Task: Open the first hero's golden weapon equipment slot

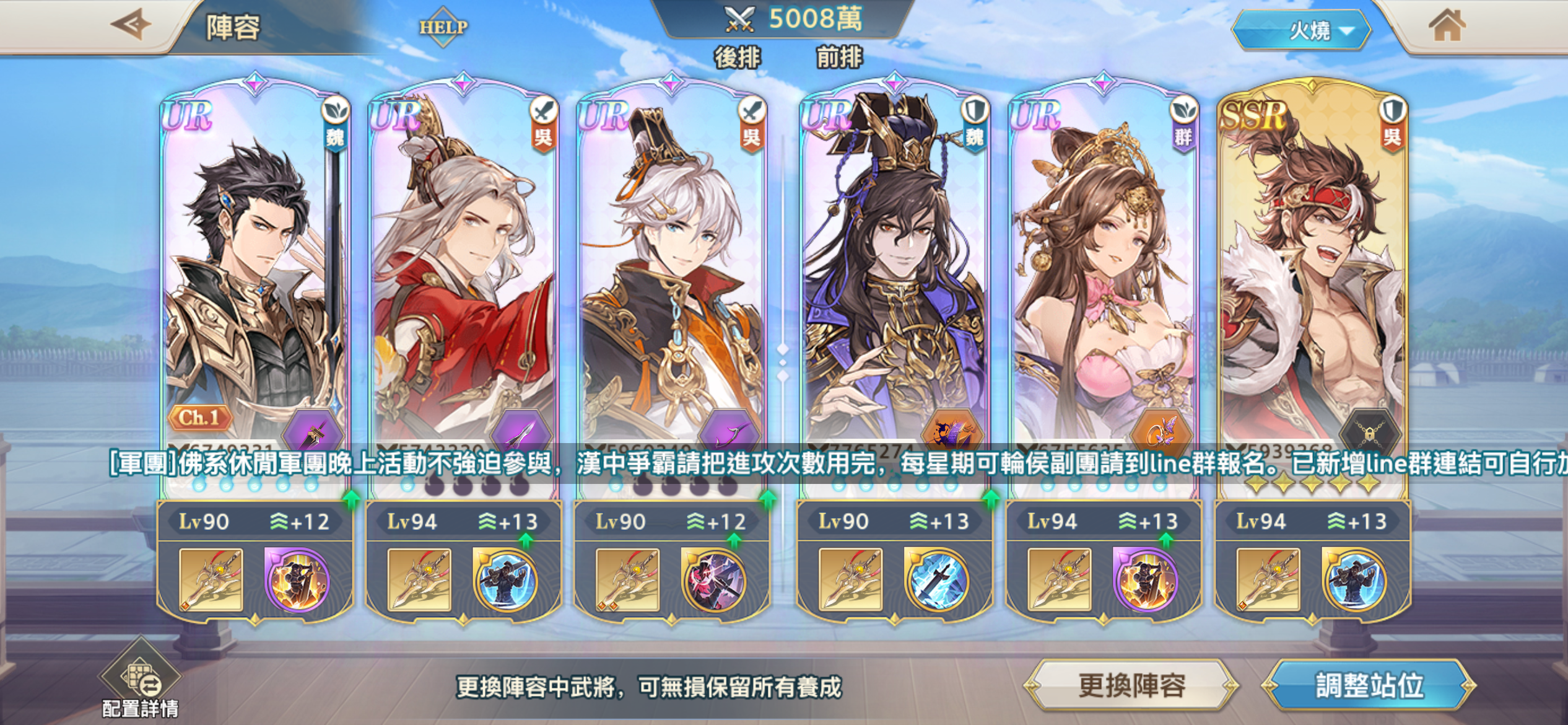Action: point(211,580)
